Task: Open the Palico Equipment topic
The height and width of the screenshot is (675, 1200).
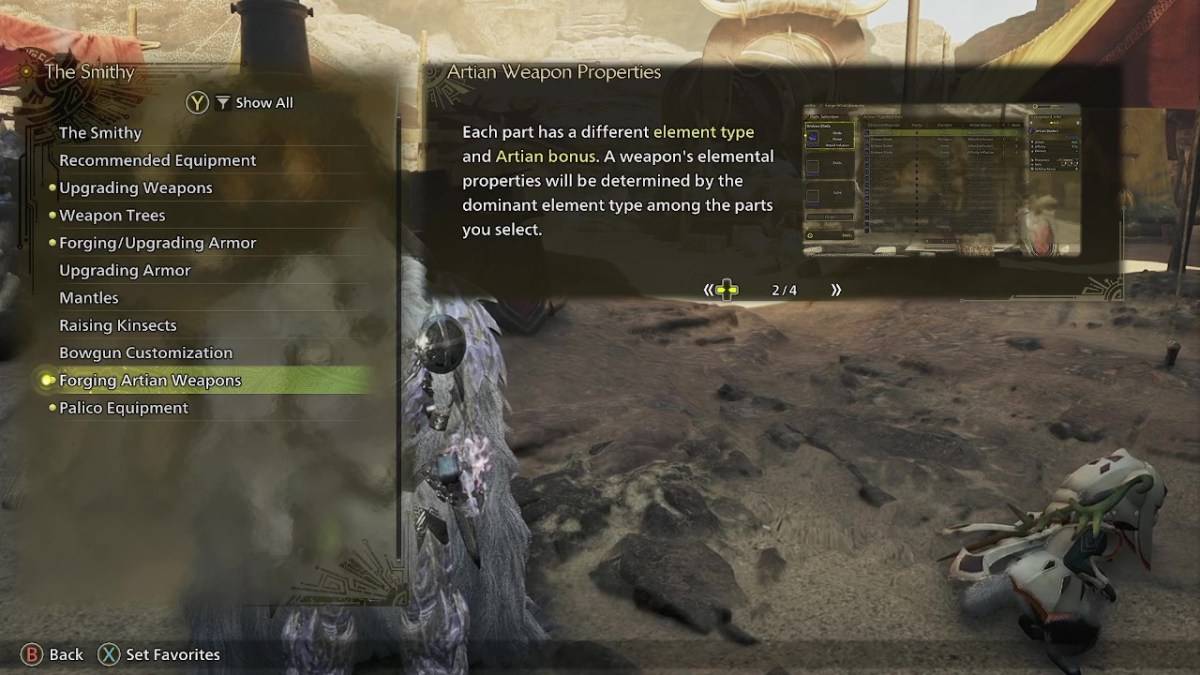Action: [x=123, y=408]
